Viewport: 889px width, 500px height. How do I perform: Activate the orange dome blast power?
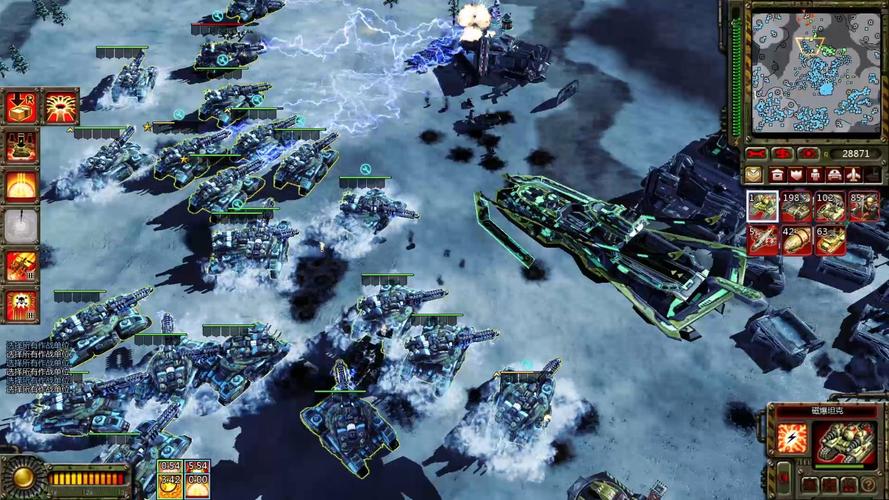(x=21, y=186)
